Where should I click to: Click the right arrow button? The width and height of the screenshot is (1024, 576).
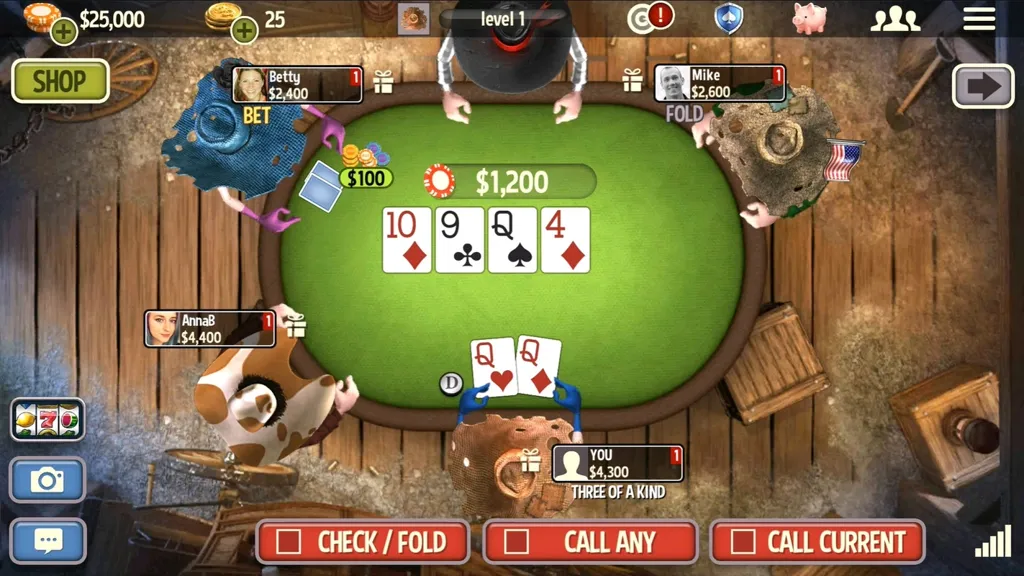[983, 86]
